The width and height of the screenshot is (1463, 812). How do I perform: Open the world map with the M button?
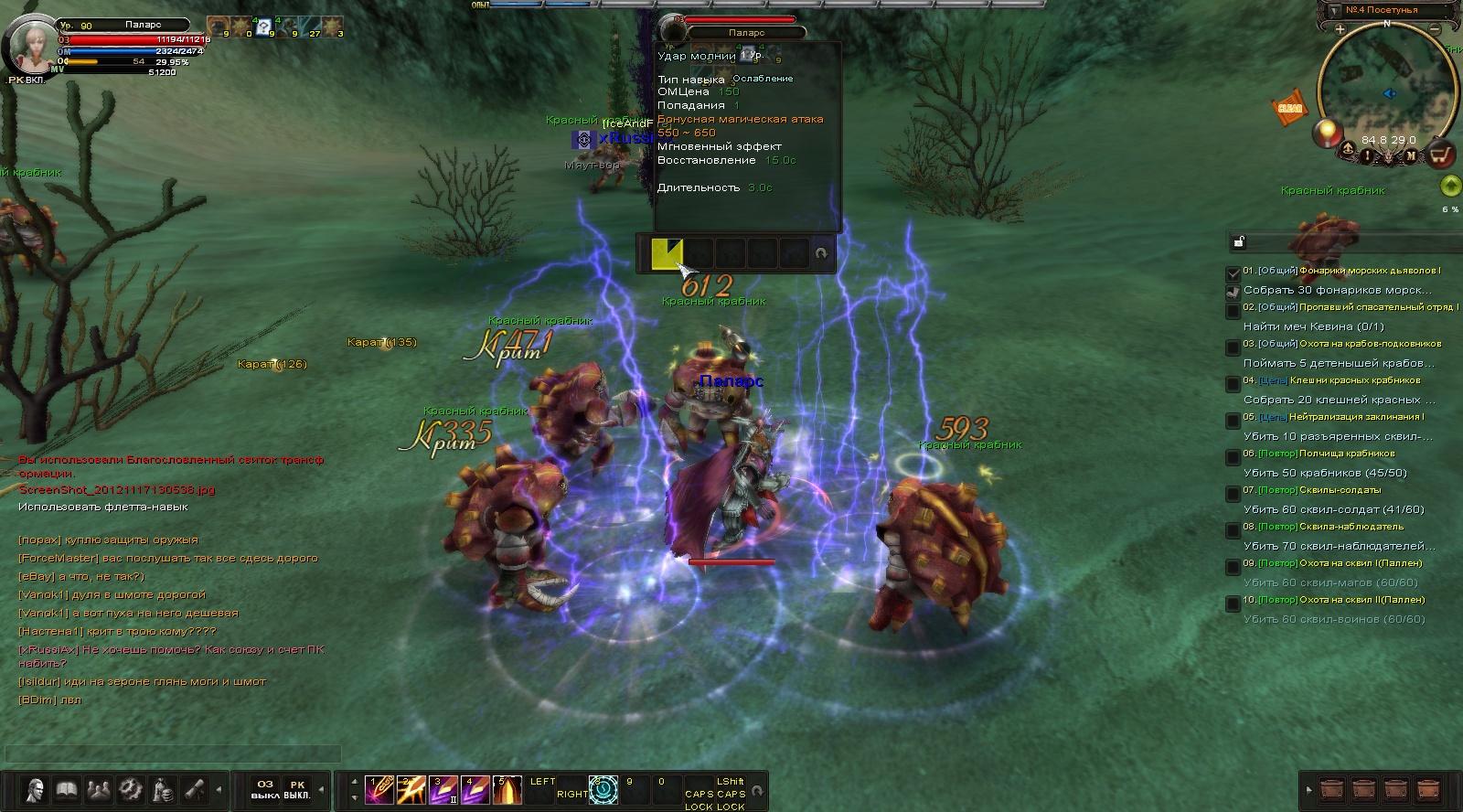pos(1411,156)
